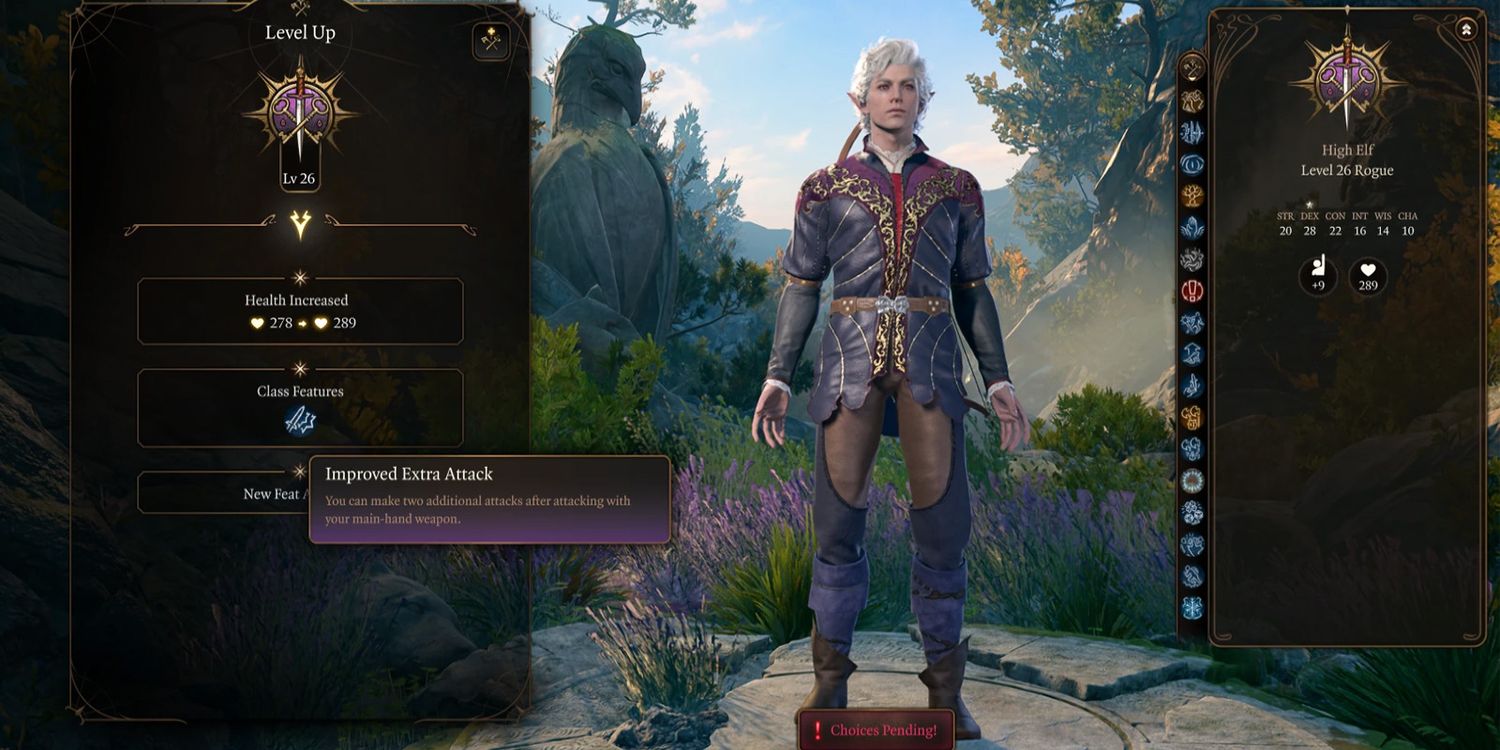
Task: Select the circular sunburst ring icon in the sidebar
Action: 1192,481
